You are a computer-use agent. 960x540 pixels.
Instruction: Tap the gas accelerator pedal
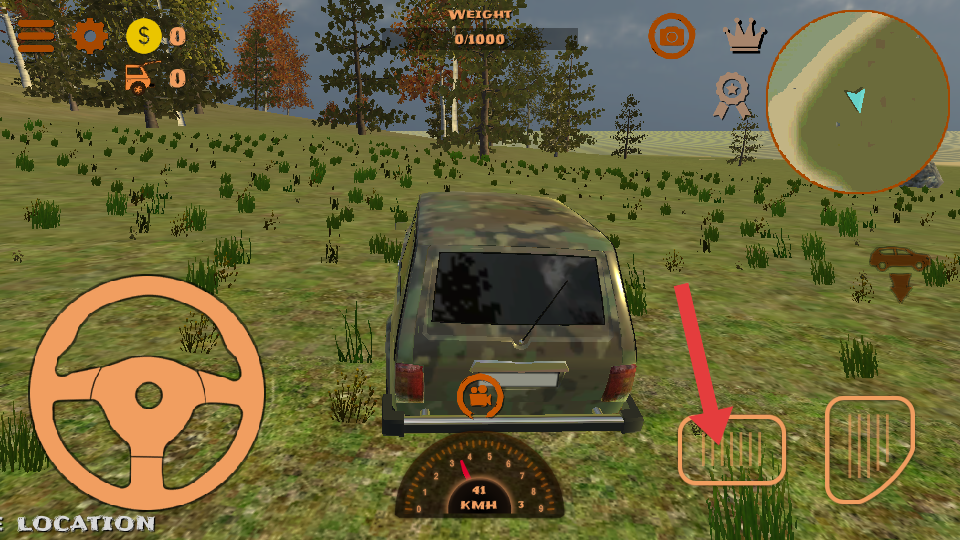(x=869, y=449)
